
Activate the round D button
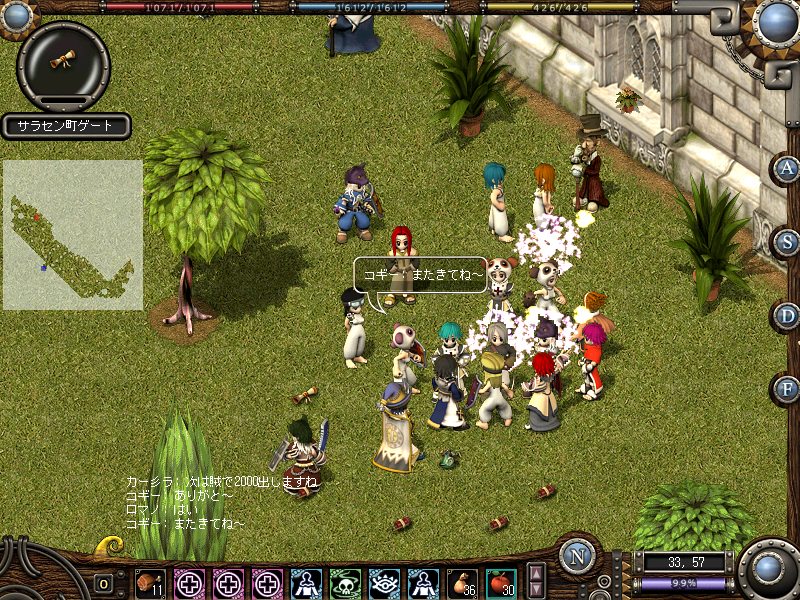(x=788, y=316)
